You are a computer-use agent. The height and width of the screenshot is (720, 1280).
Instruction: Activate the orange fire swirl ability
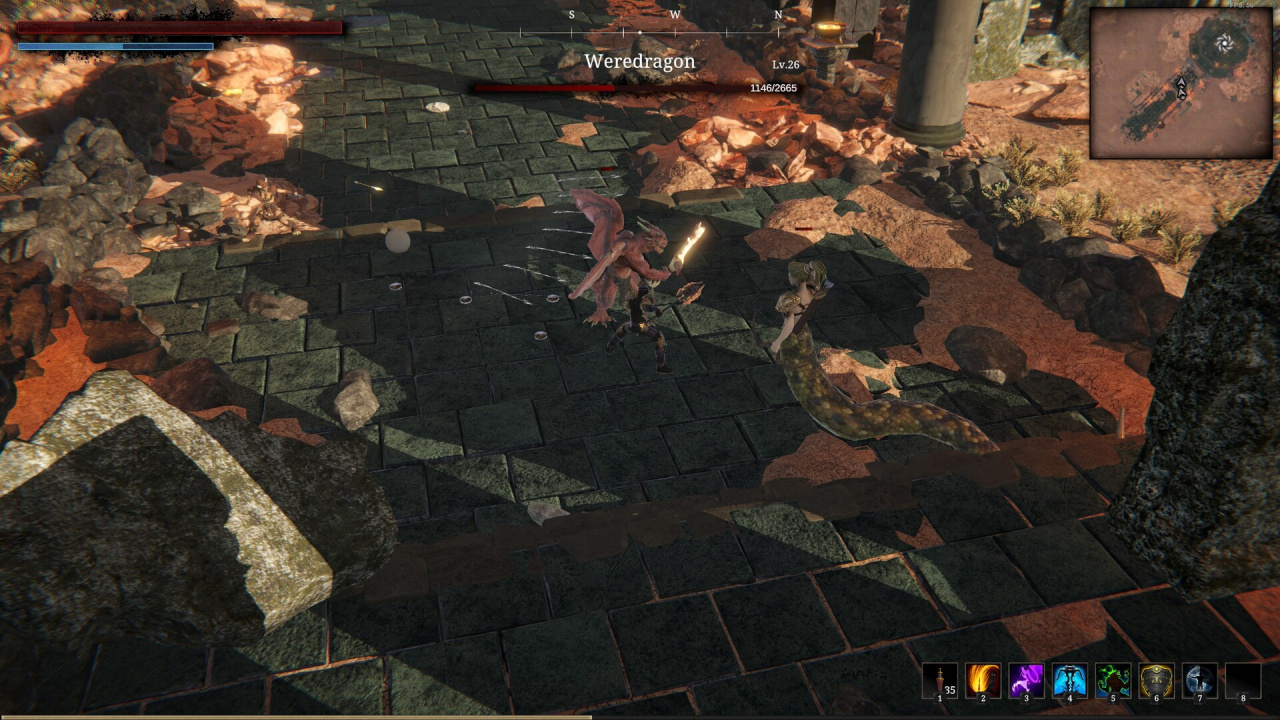pyautogui.click(x=983, y=681)
